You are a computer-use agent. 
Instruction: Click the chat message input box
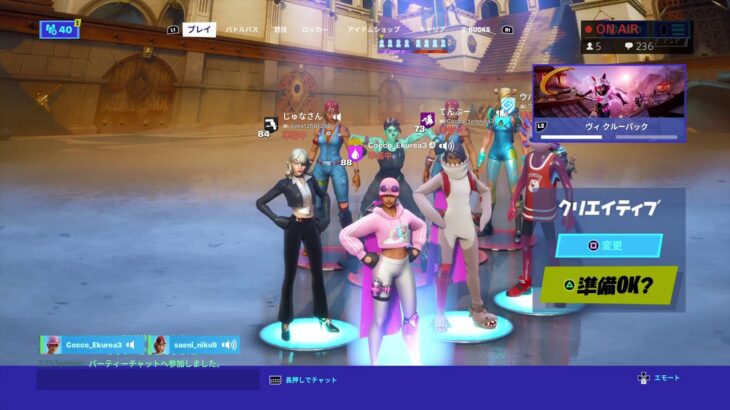(x=148, y=380)
